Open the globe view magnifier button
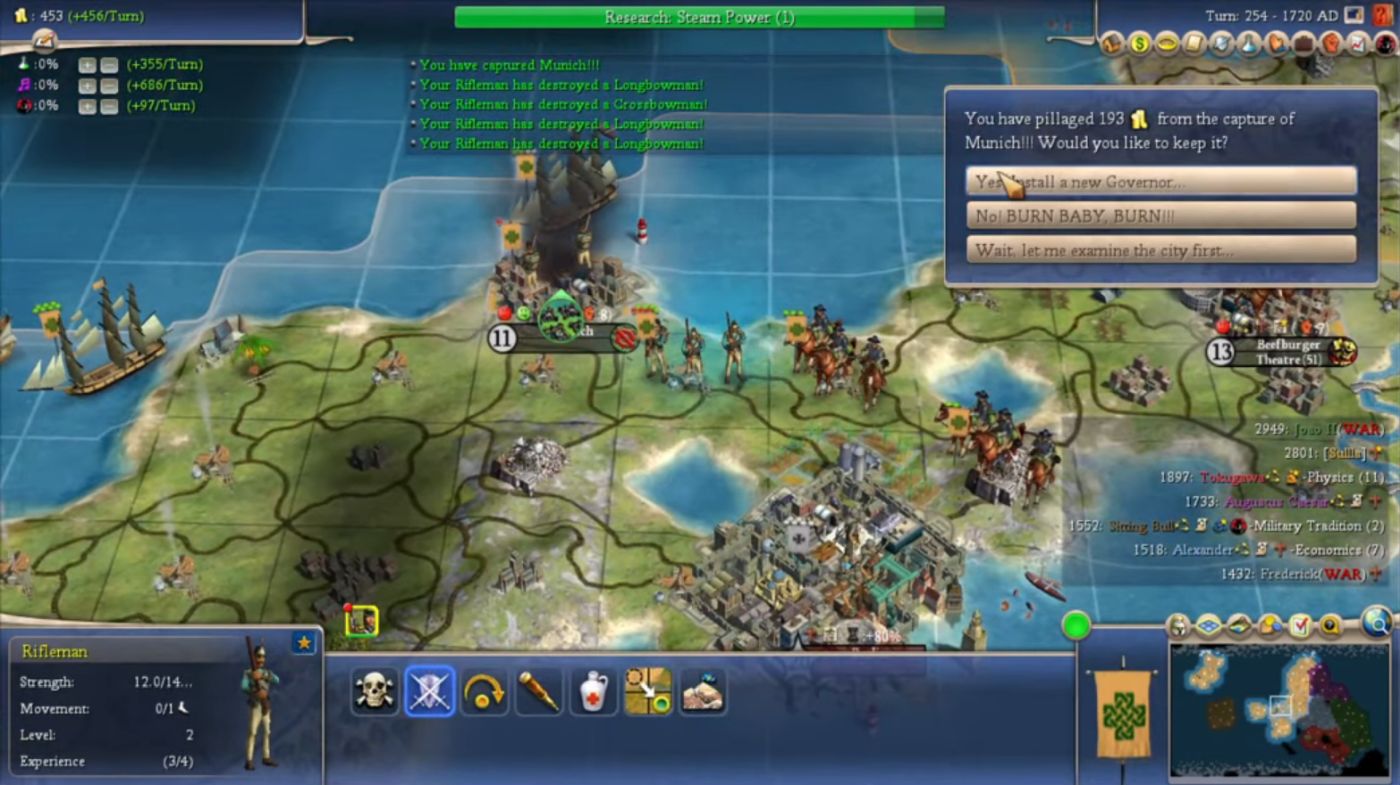 coord(1377,623)
